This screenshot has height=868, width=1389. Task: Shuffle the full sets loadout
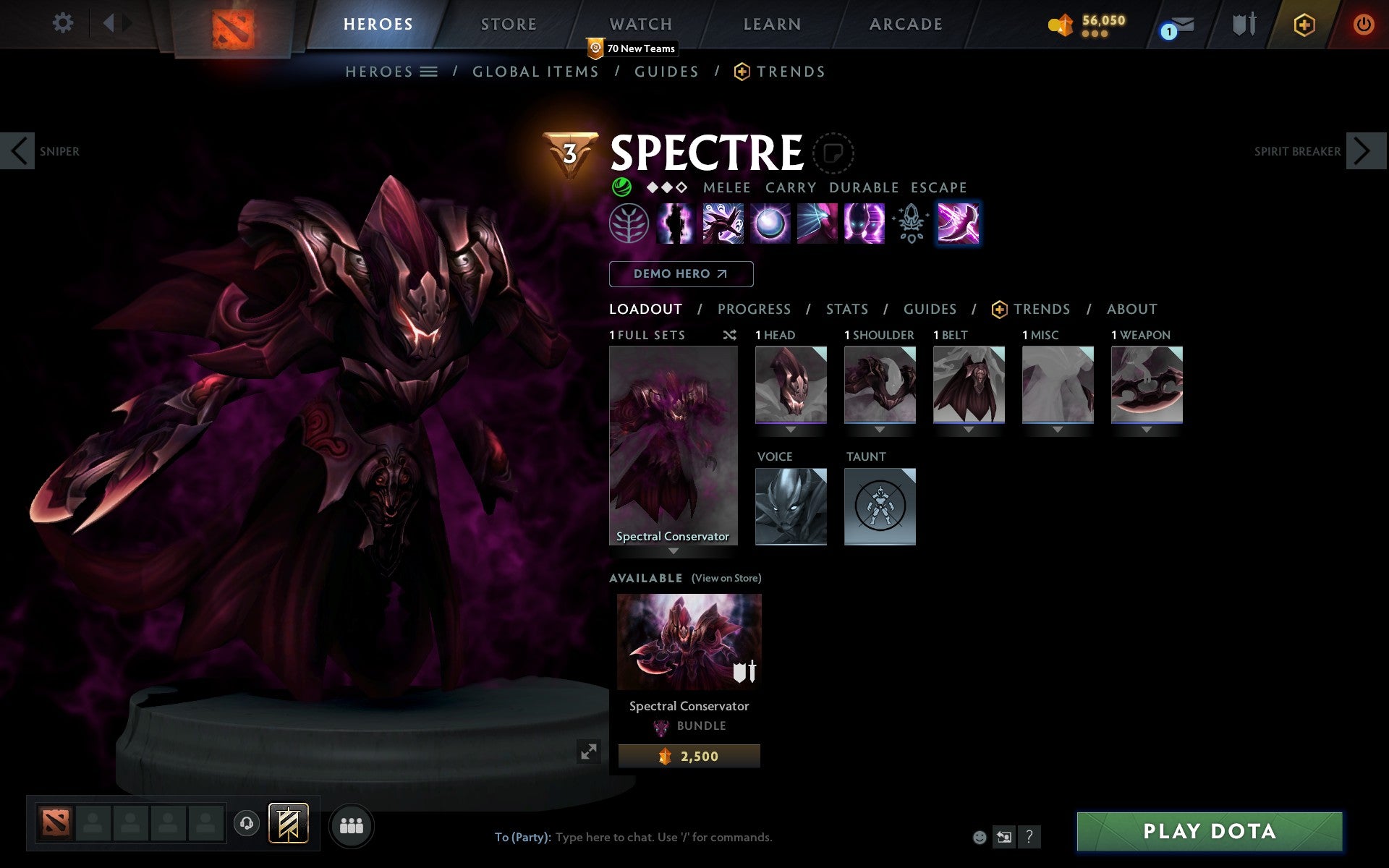(x=729, y=335)
